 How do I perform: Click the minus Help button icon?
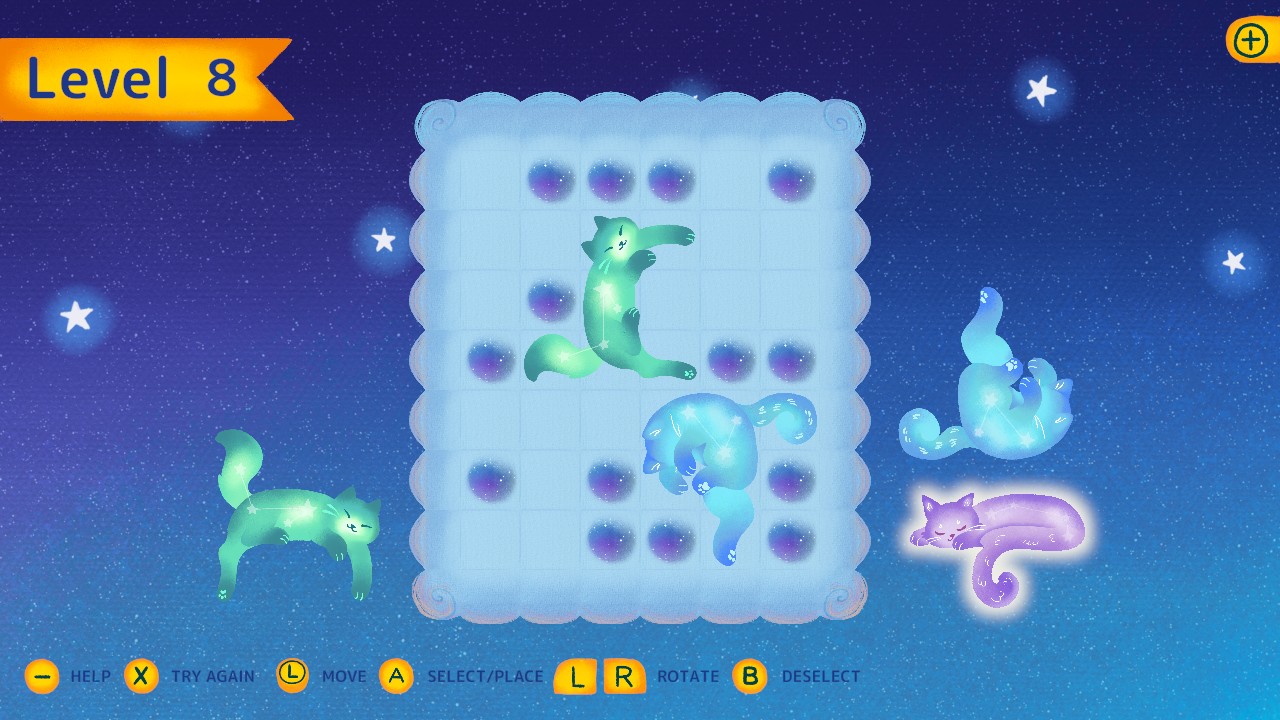(x=42, y=676)
